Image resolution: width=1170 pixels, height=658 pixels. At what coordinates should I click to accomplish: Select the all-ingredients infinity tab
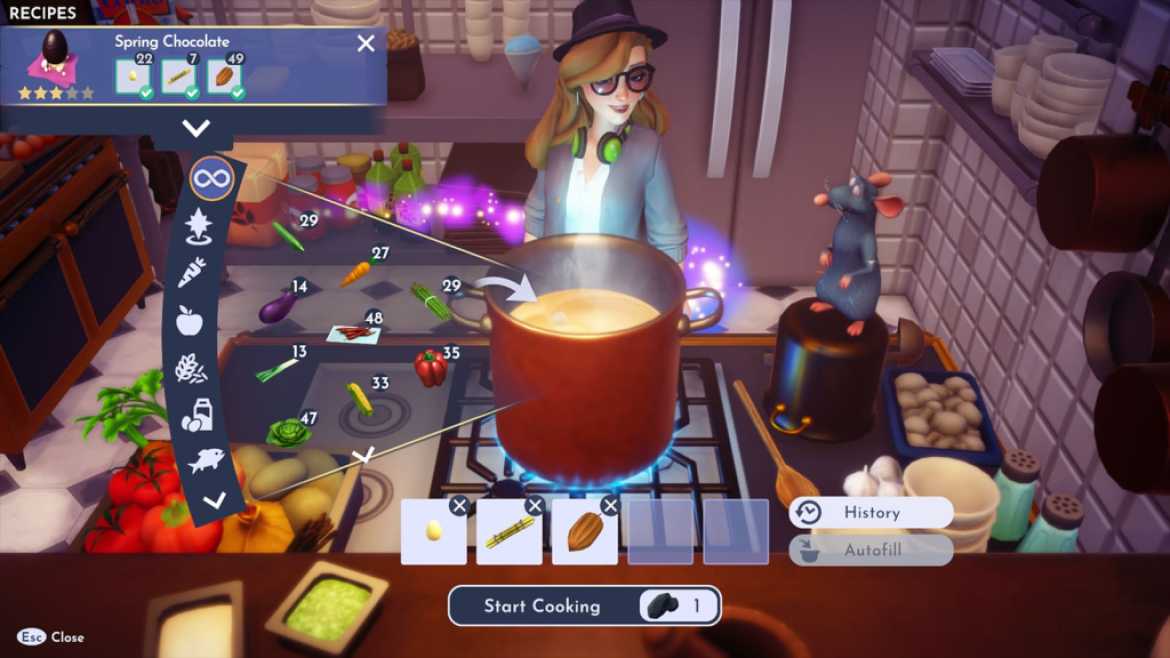211,180
